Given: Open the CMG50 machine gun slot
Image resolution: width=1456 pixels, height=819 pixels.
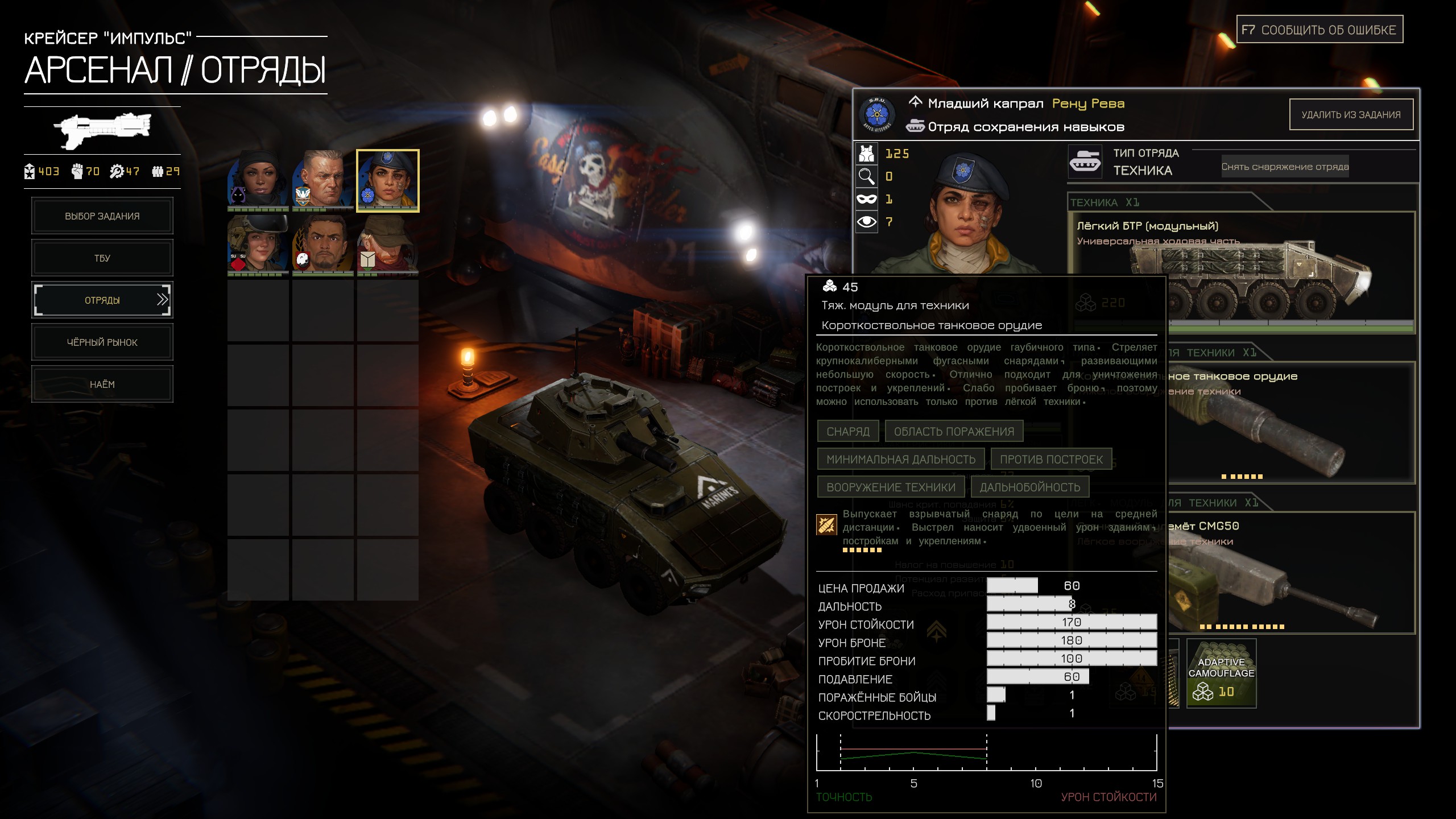Looking at the screenshot, I should [1291, 574].
